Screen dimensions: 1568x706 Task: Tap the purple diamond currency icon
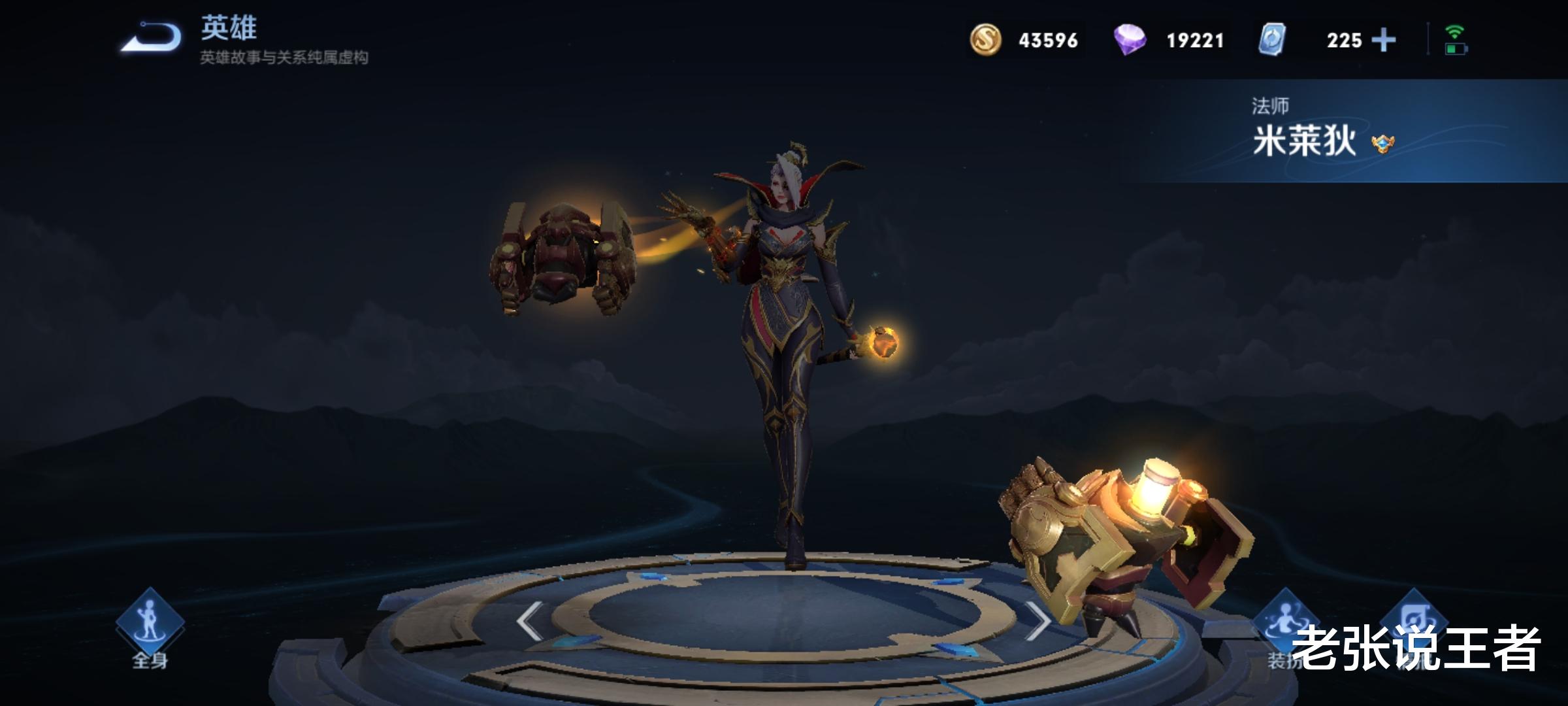(x=1130, y=40)
